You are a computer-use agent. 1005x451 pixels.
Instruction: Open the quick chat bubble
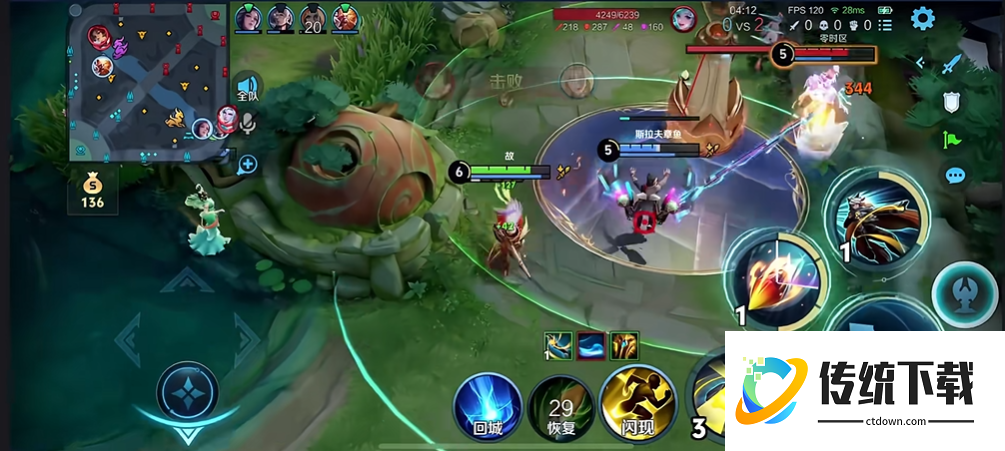[x=955, y=176]
